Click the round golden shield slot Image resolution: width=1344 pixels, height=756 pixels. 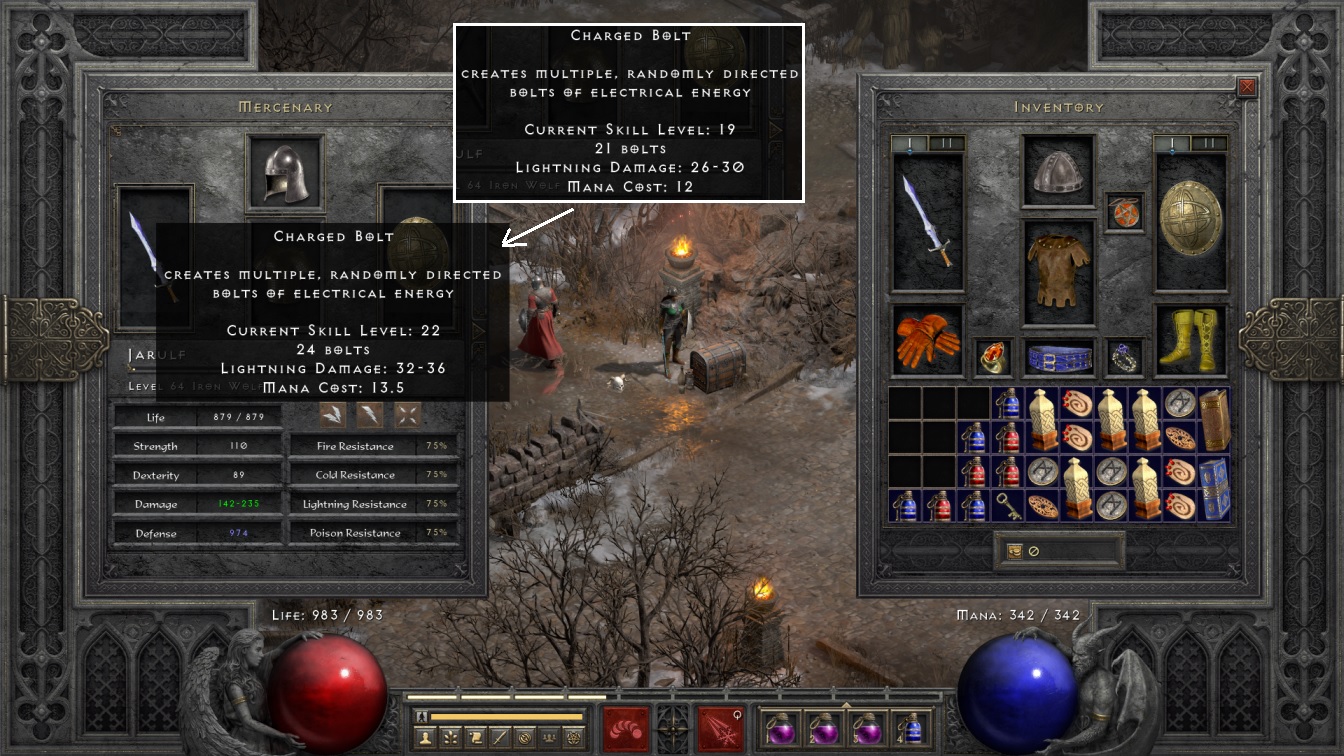pos(1191,221)
